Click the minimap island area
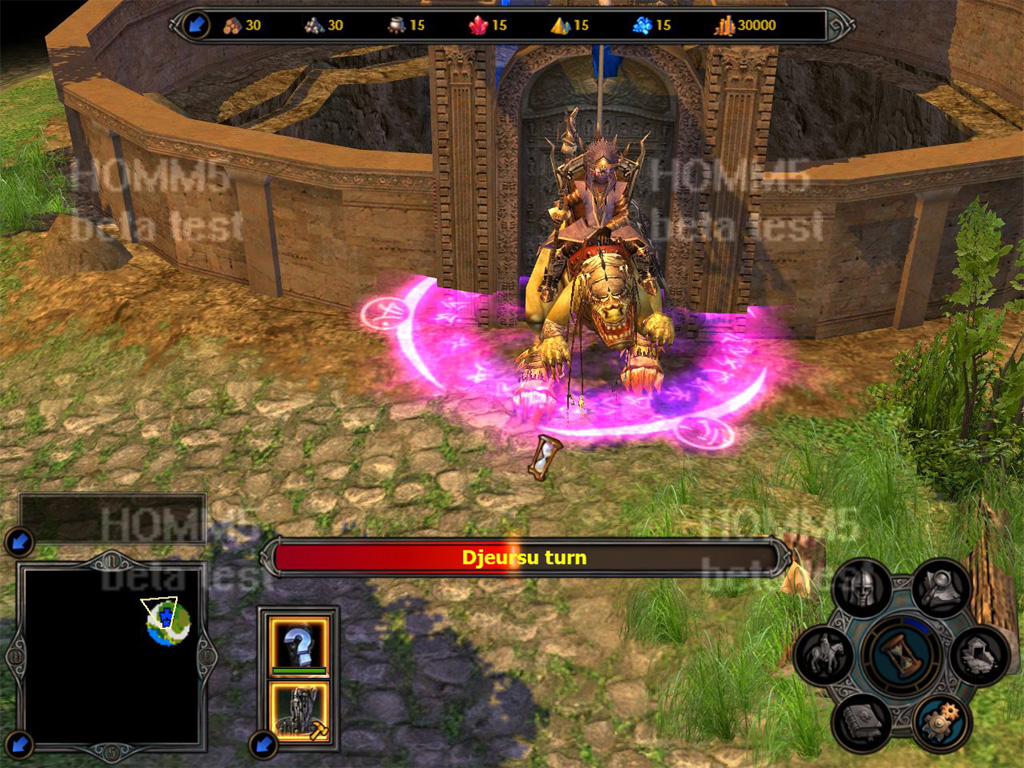The width and height of the screenshot is (1024, 768). coord(165,622)
